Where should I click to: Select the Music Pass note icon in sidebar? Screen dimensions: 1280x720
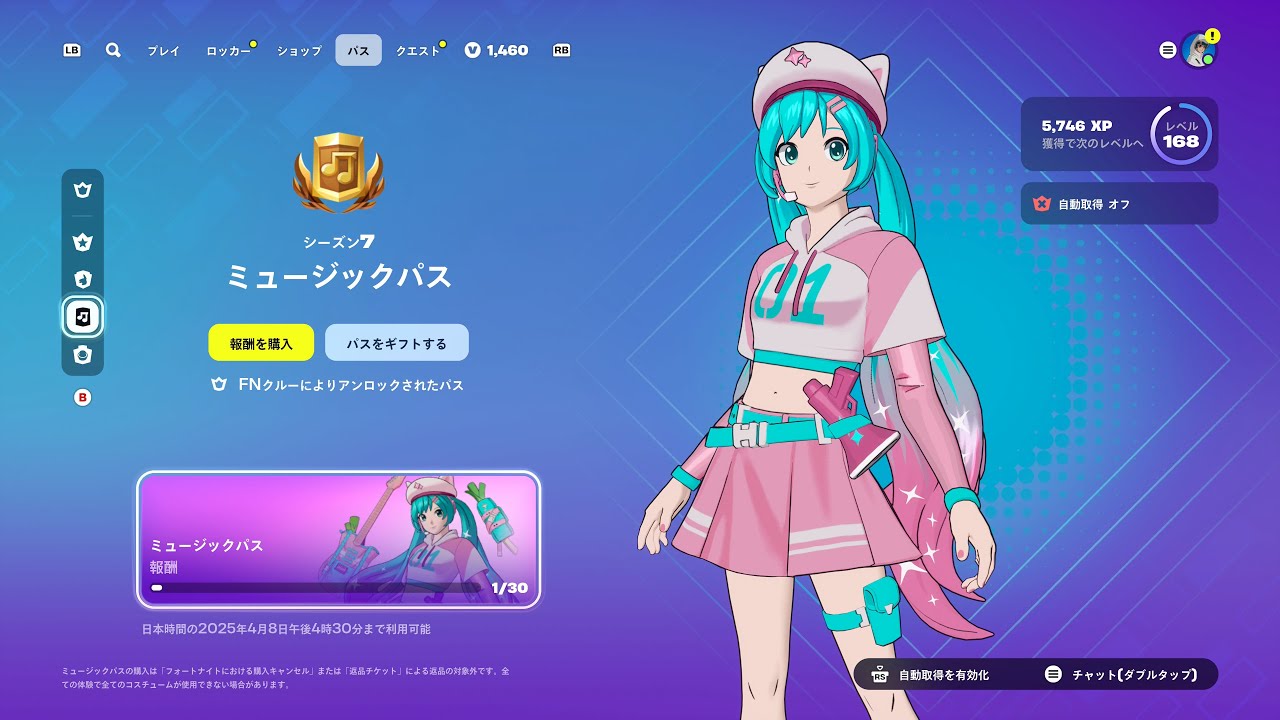click(83, 317)
